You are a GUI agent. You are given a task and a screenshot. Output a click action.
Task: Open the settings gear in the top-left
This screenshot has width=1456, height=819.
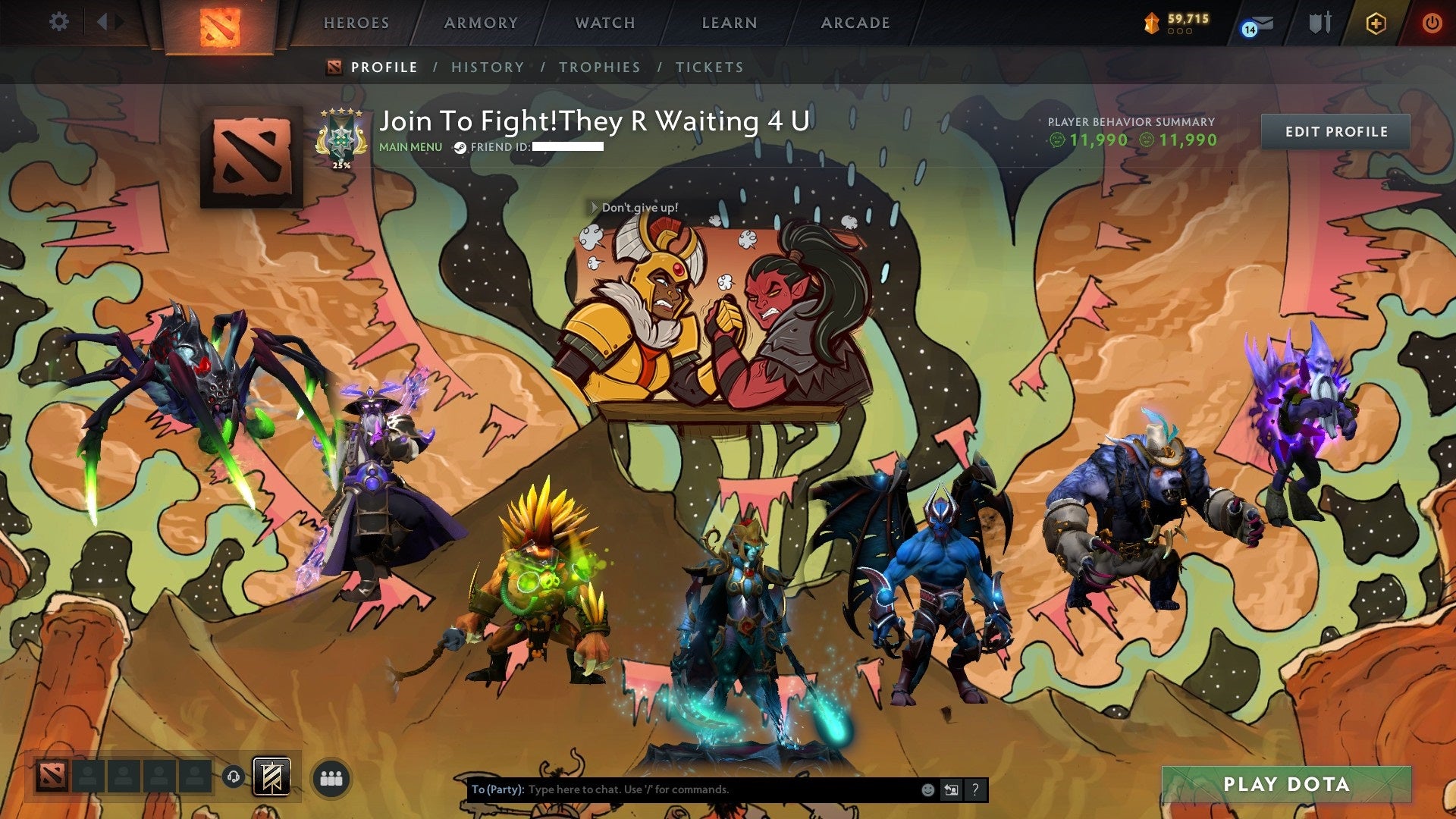click(x=58, y=22)
